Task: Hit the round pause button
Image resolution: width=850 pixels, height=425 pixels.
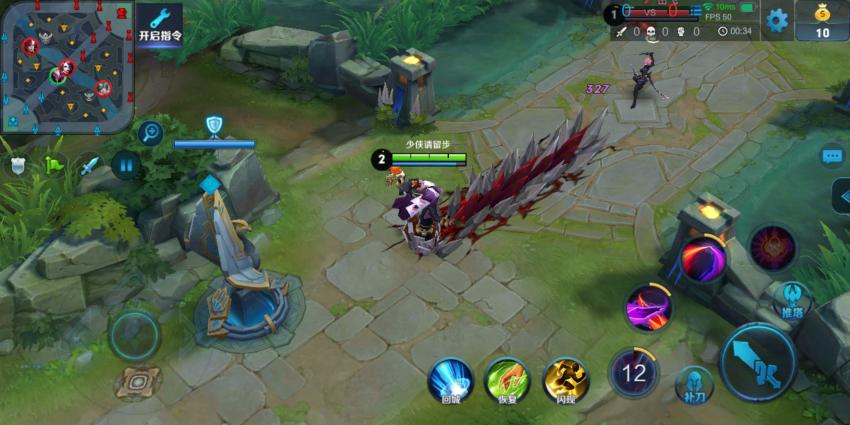Action: 127,163
